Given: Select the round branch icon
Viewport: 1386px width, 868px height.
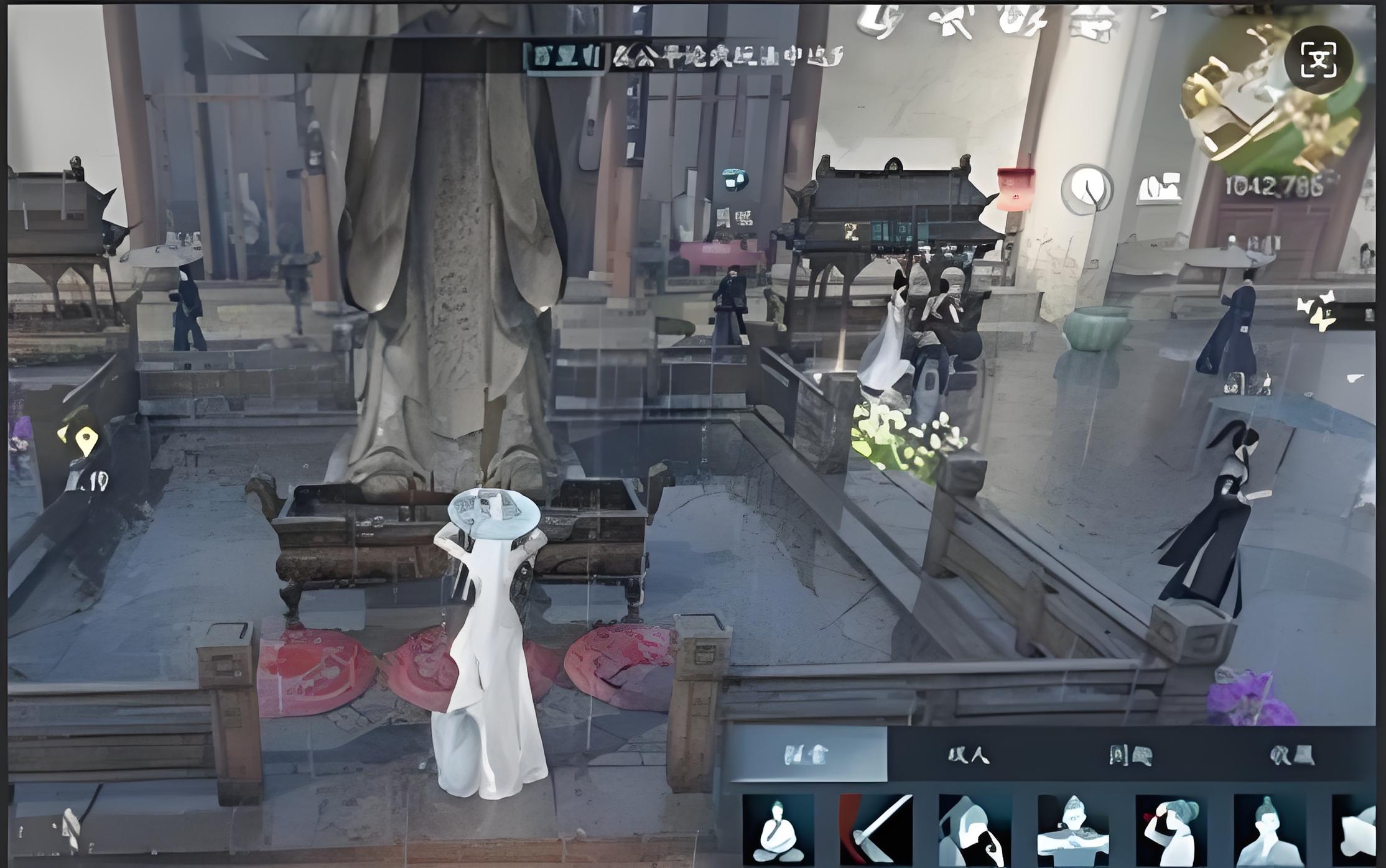Looking at the screenshot, I should (x=1087, y=188).
